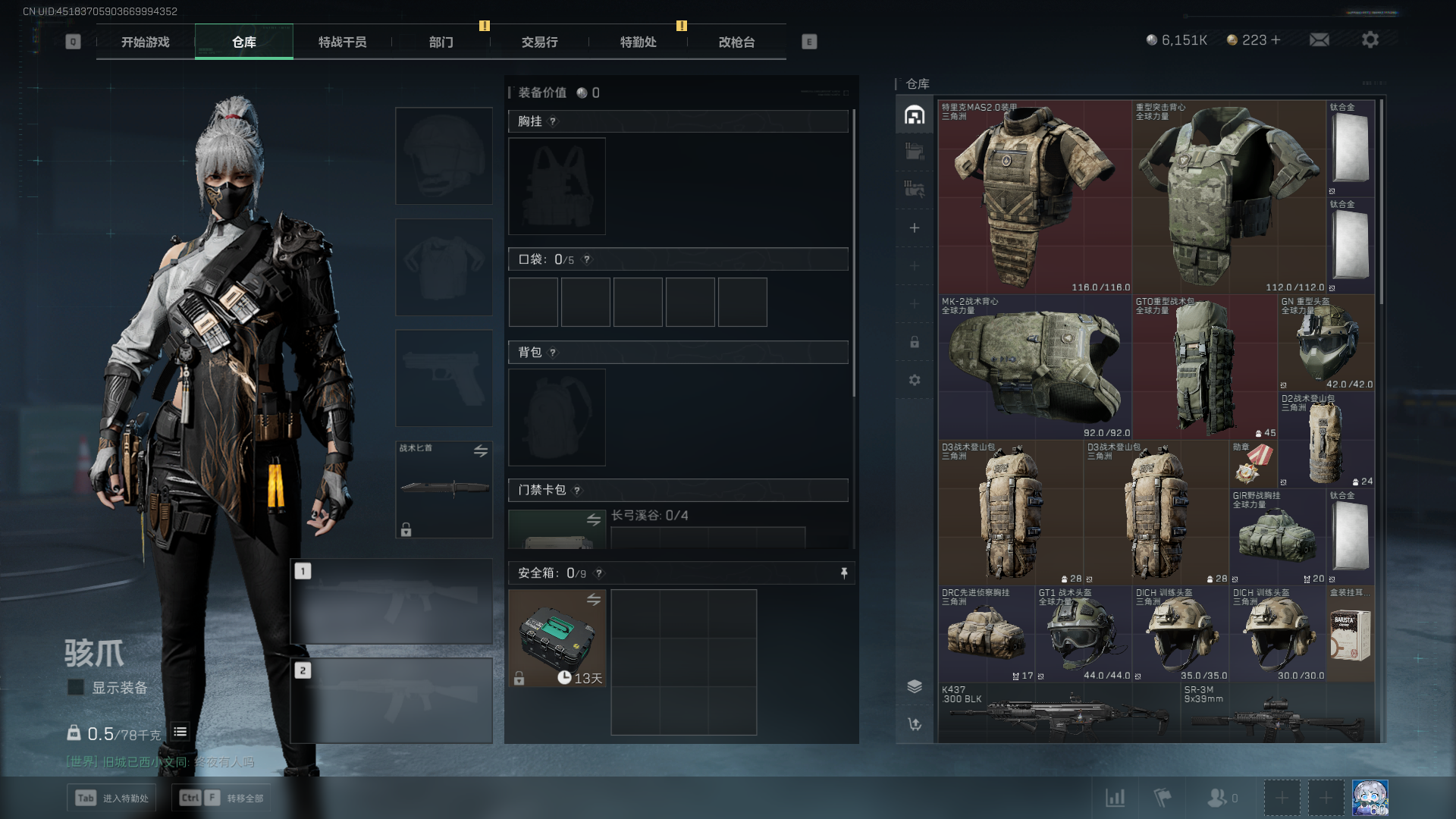This screenshot has width=1456, height=819.
Task: Switch to the 特战干员 tab
Action: click(342, 42)
